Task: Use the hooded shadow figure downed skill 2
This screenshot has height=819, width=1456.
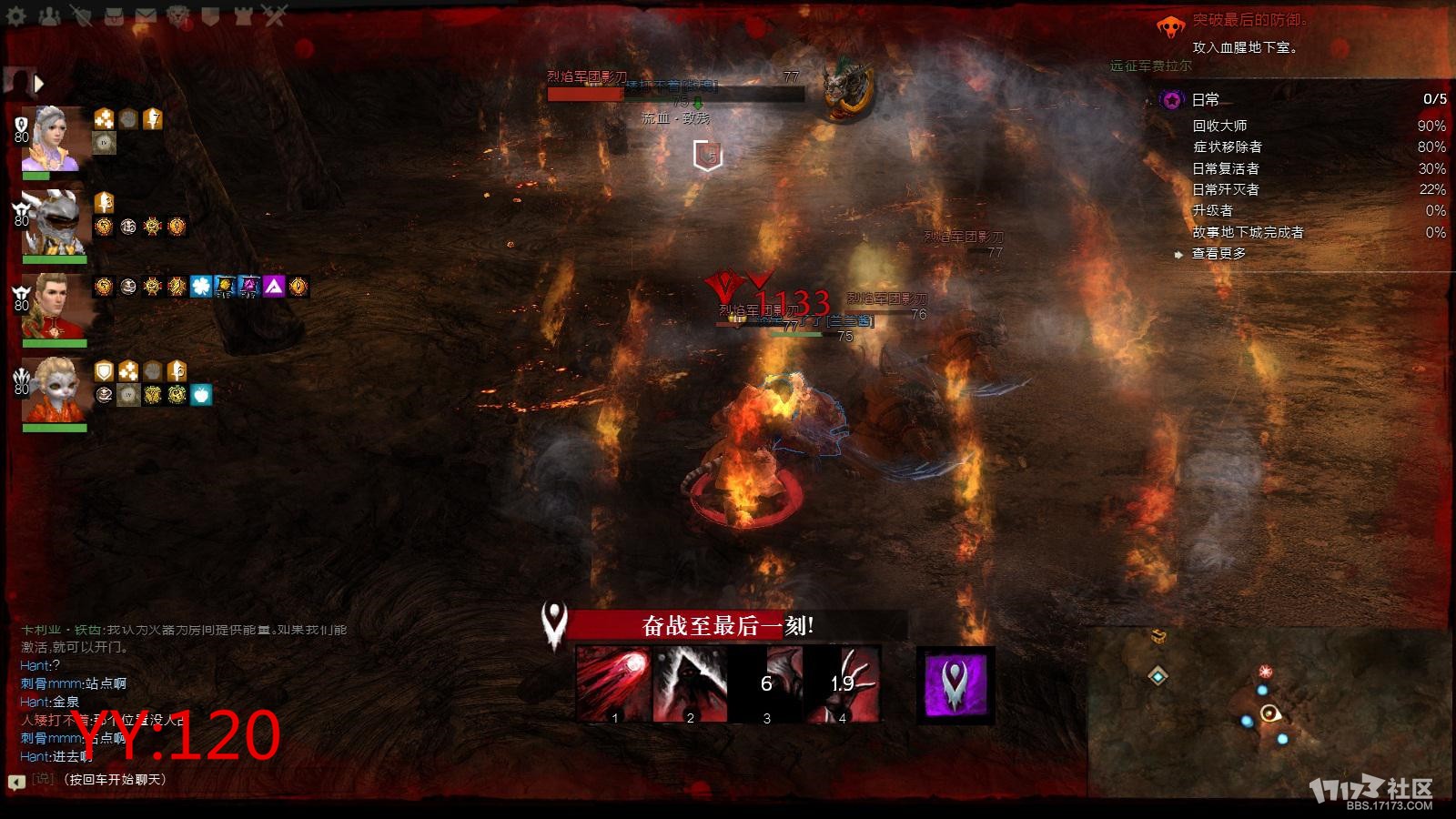Action: (x=689, y=684)
